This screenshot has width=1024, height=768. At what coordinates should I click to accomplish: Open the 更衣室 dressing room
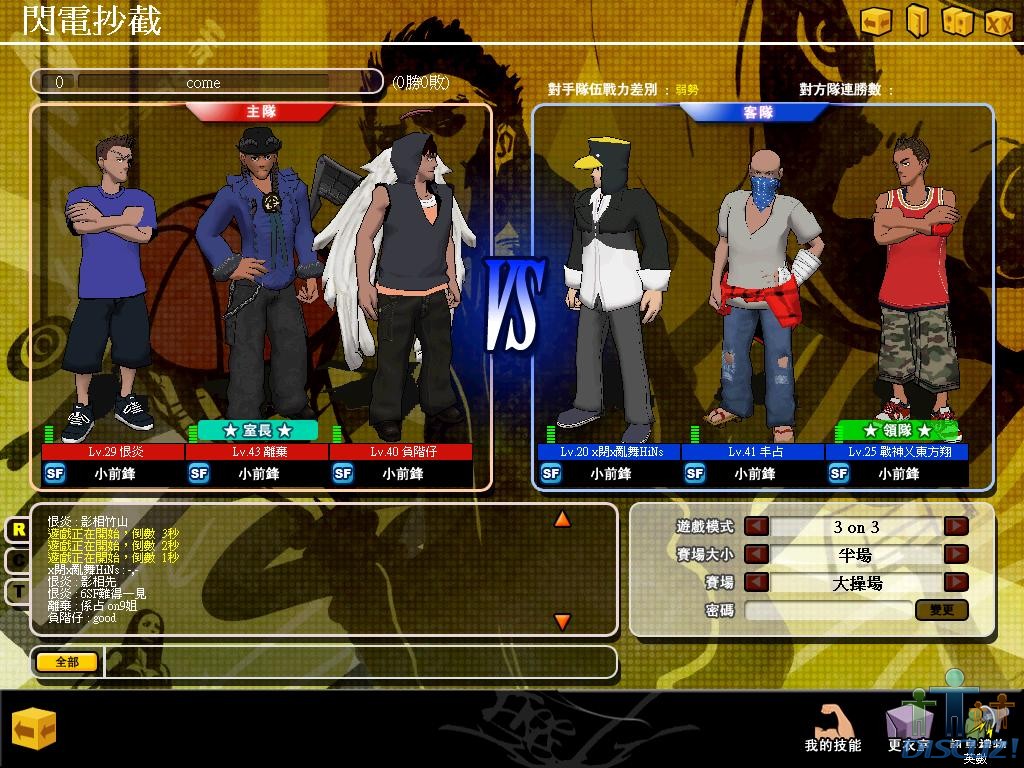908,728
